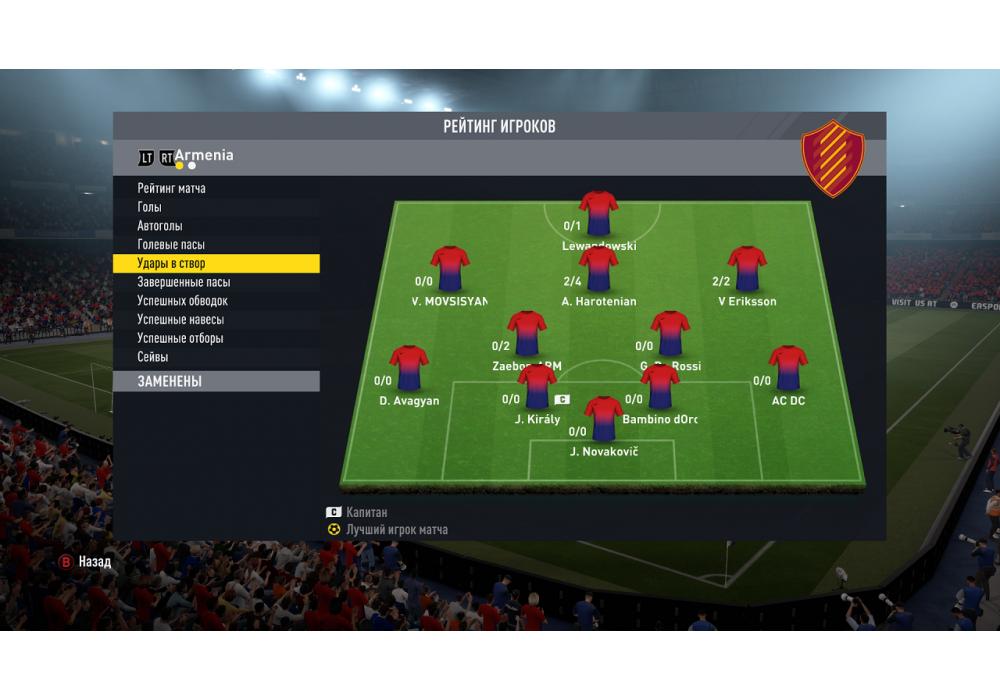Viewport: 1000px width, 700px height.
Task: Select the Рейтинг матча stat entry
Action: pos(172,188)
